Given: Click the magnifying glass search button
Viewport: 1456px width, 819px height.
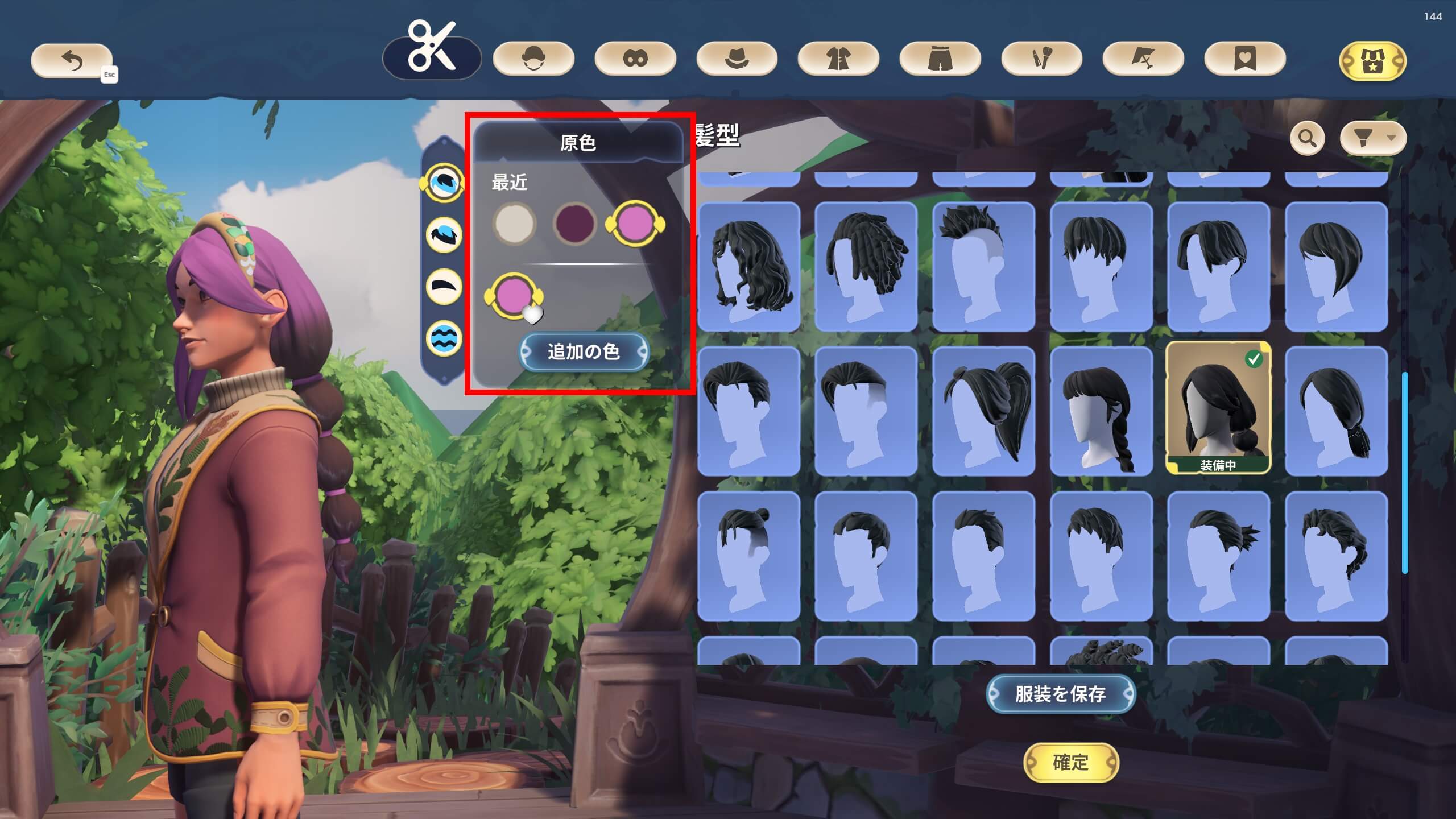Looking at the screenshot, I should point(1307,138).
